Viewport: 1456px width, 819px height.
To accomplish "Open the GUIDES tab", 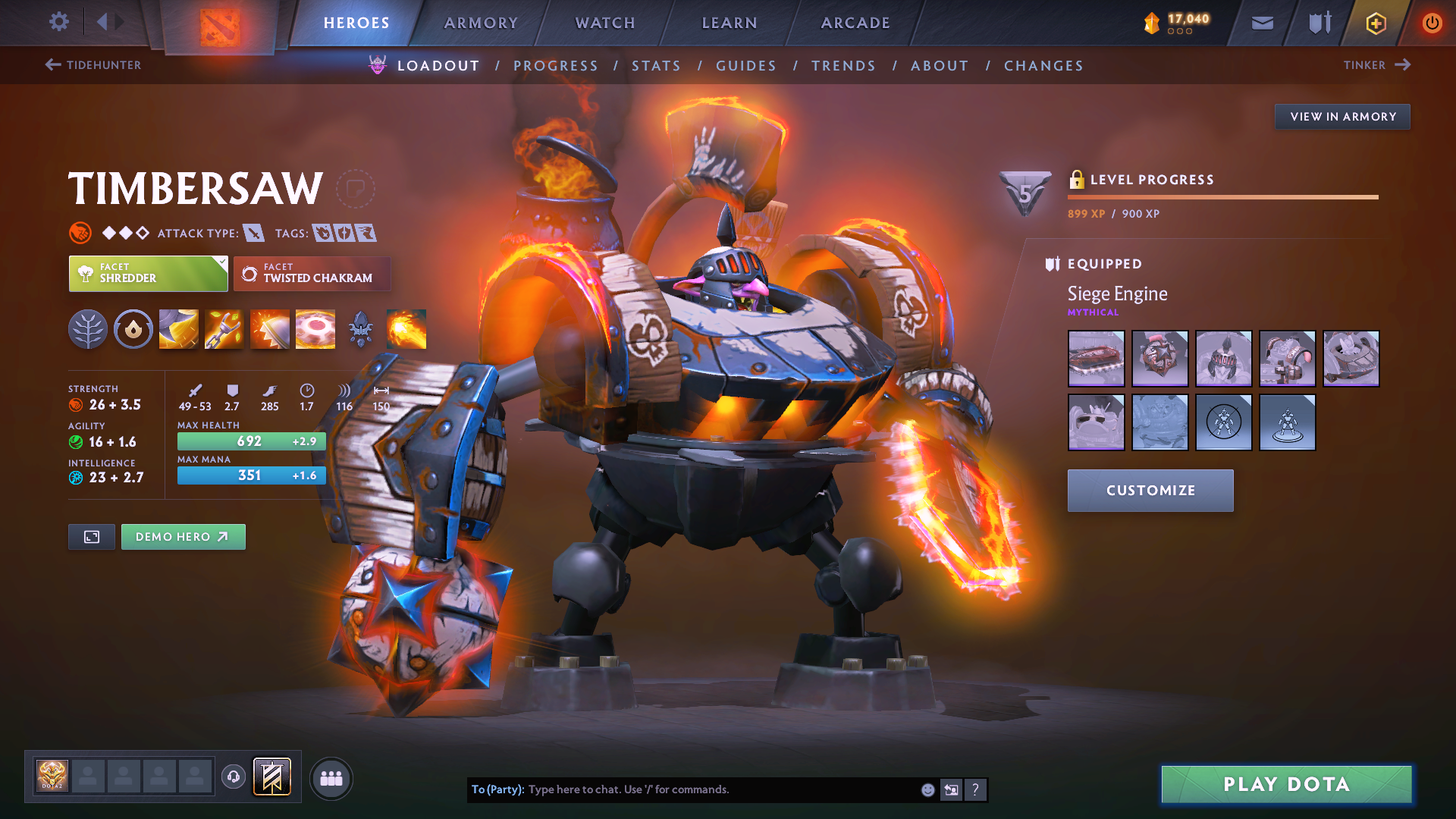I will (745, 65).
